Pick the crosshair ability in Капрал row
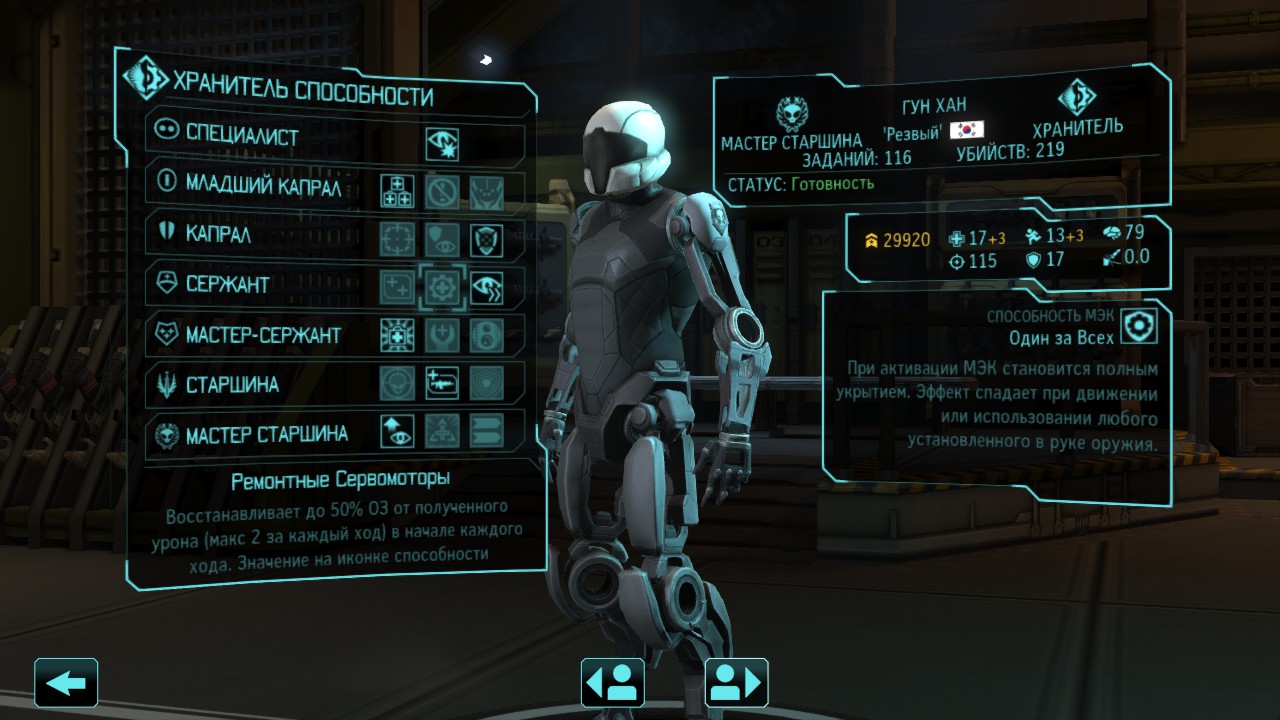This screenshot has height=720, width=1280. 397,240
